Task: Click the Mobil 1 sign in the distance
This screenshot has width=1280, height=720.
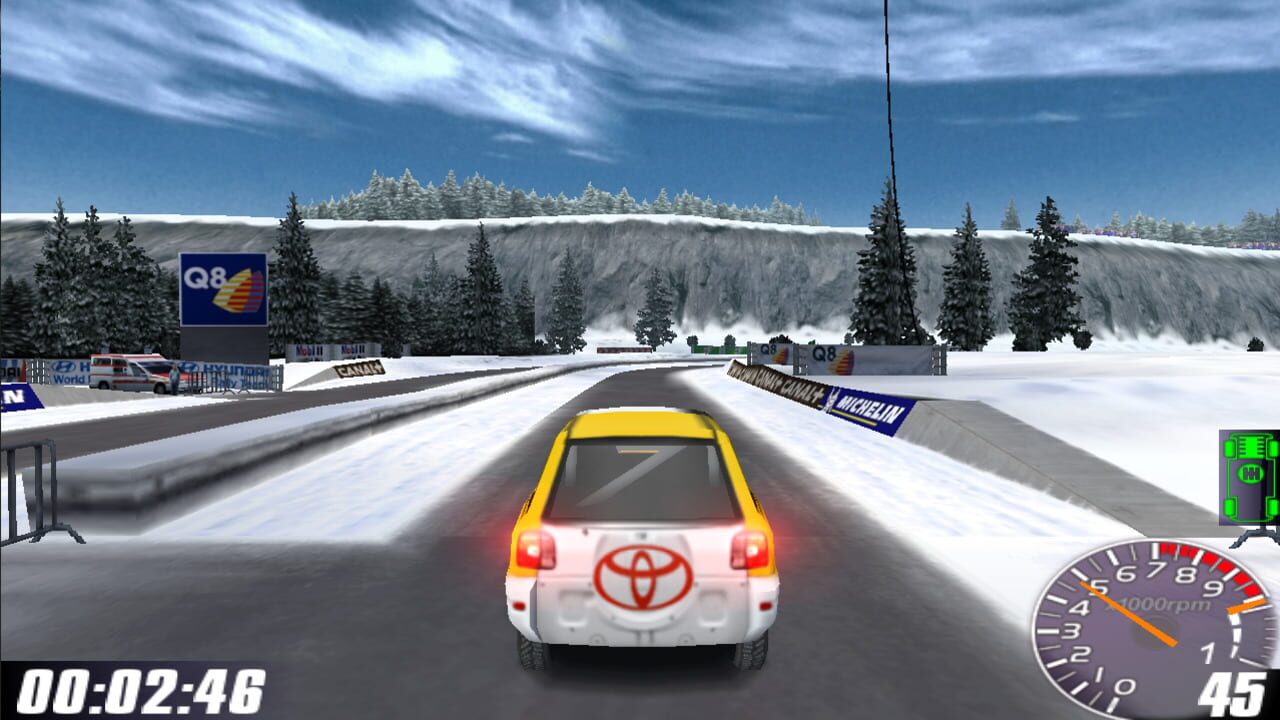Action: (x=350, y=351)
